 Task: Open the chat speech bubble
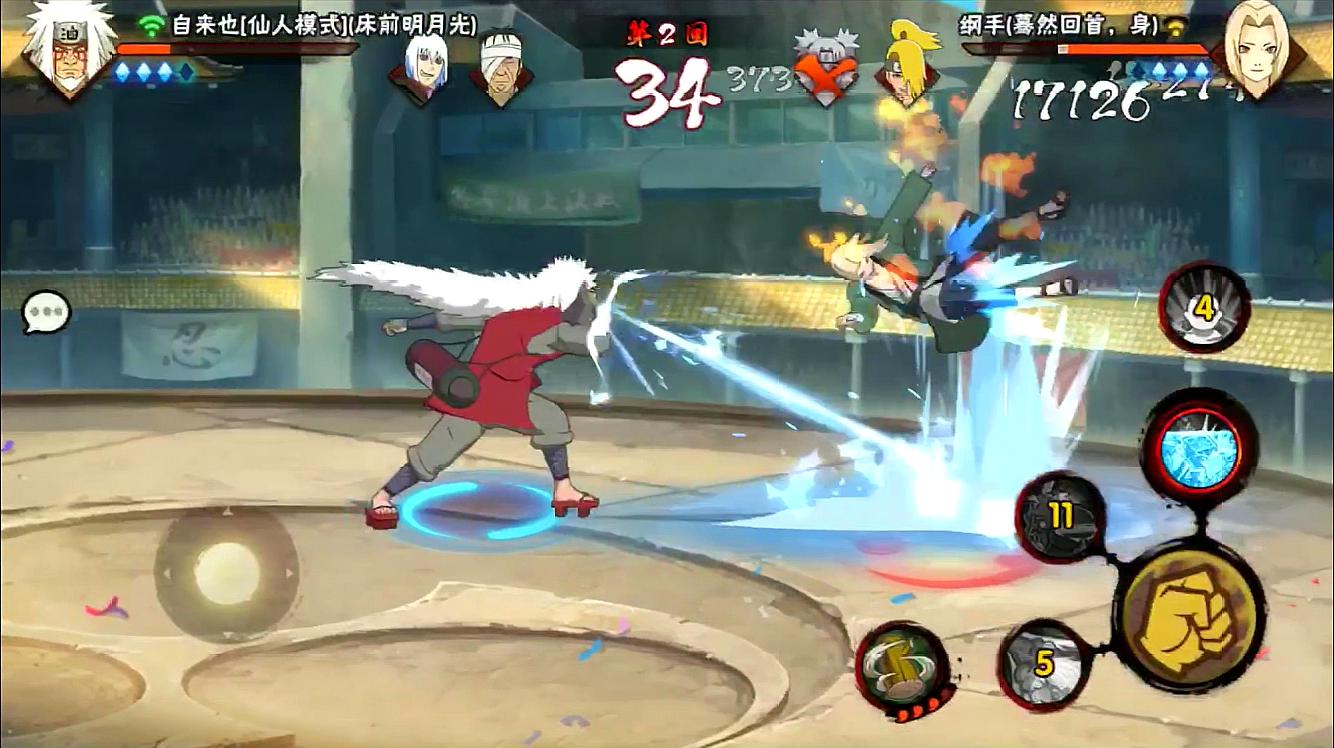click(x=47, y=312)
